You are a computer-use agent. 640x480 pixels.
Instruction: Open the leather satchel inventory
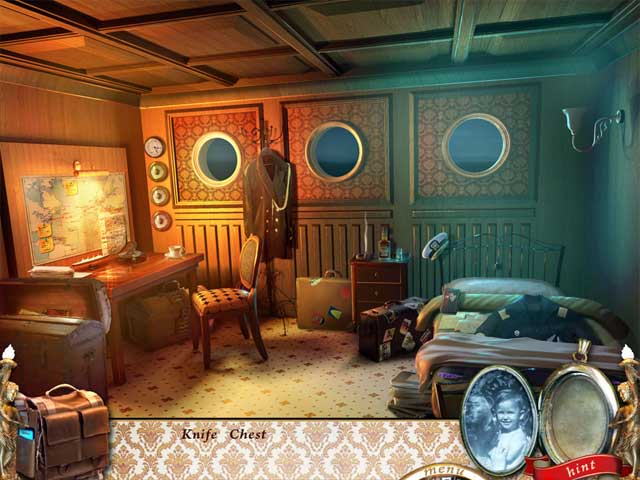coord(63,432)
